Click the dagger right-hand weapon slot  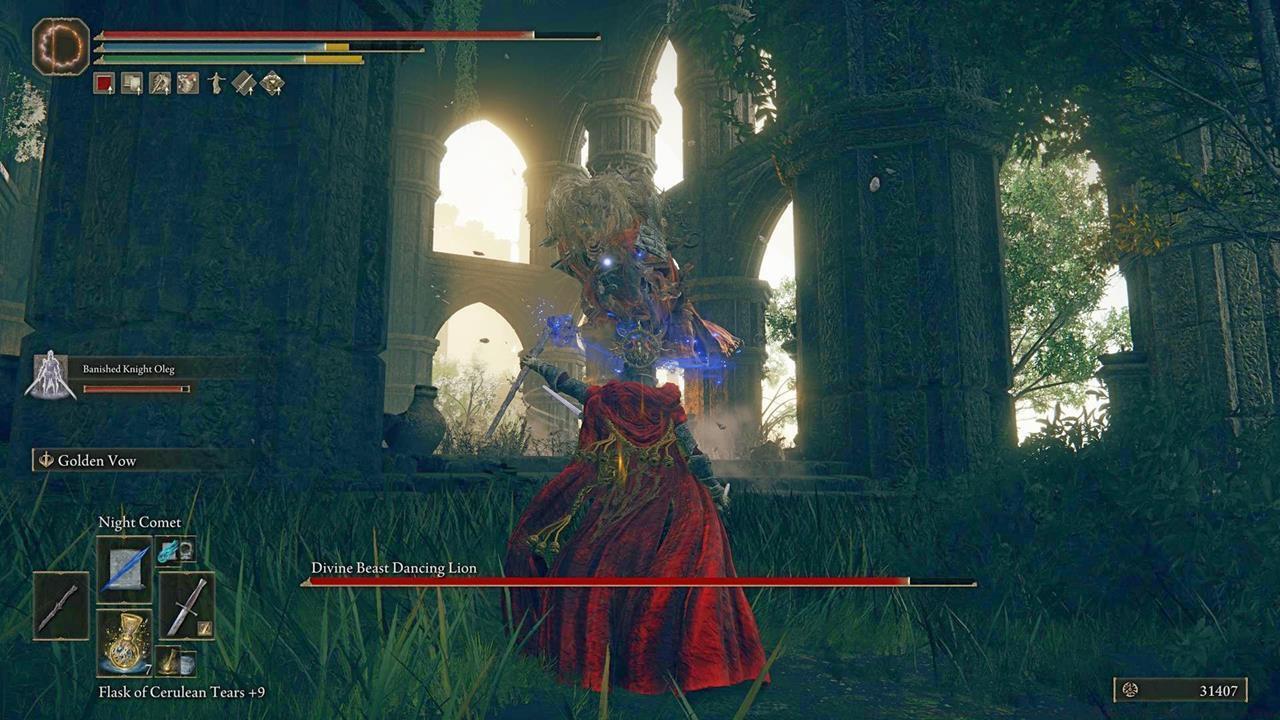(186, 606)
